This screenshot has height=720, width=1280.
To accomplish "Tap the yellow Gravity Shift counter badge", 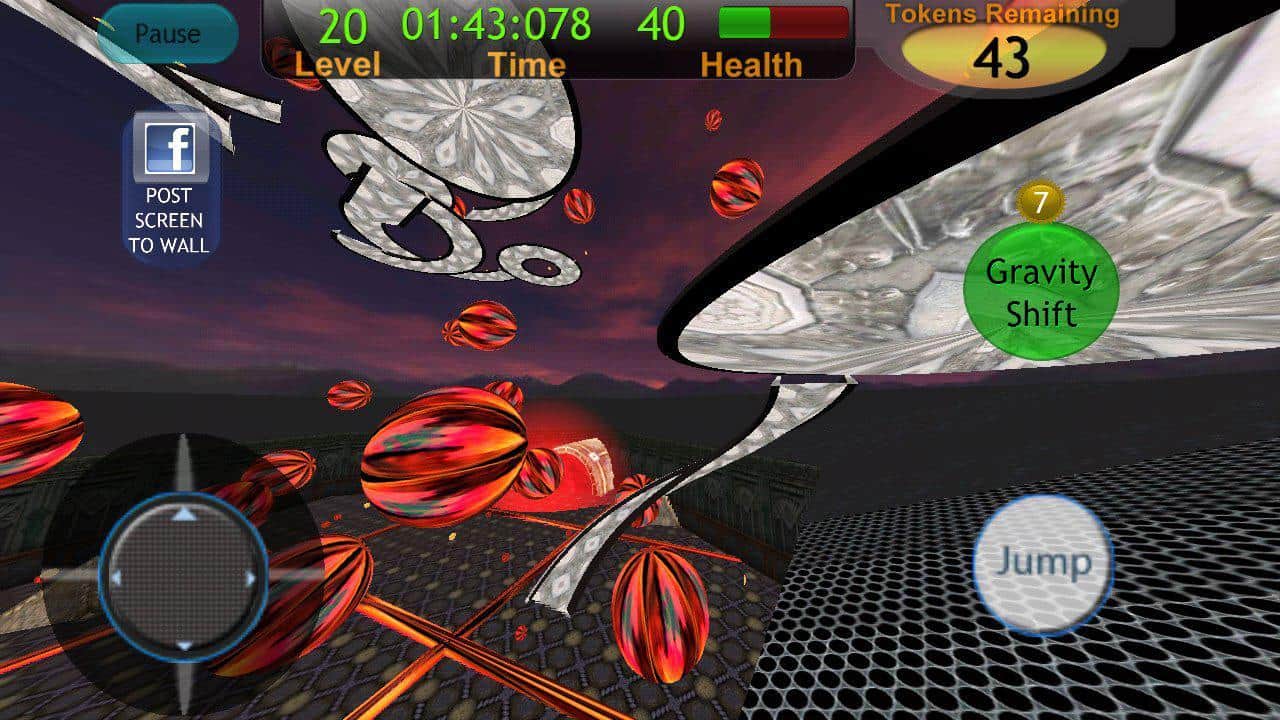I will coord(1041,201).
